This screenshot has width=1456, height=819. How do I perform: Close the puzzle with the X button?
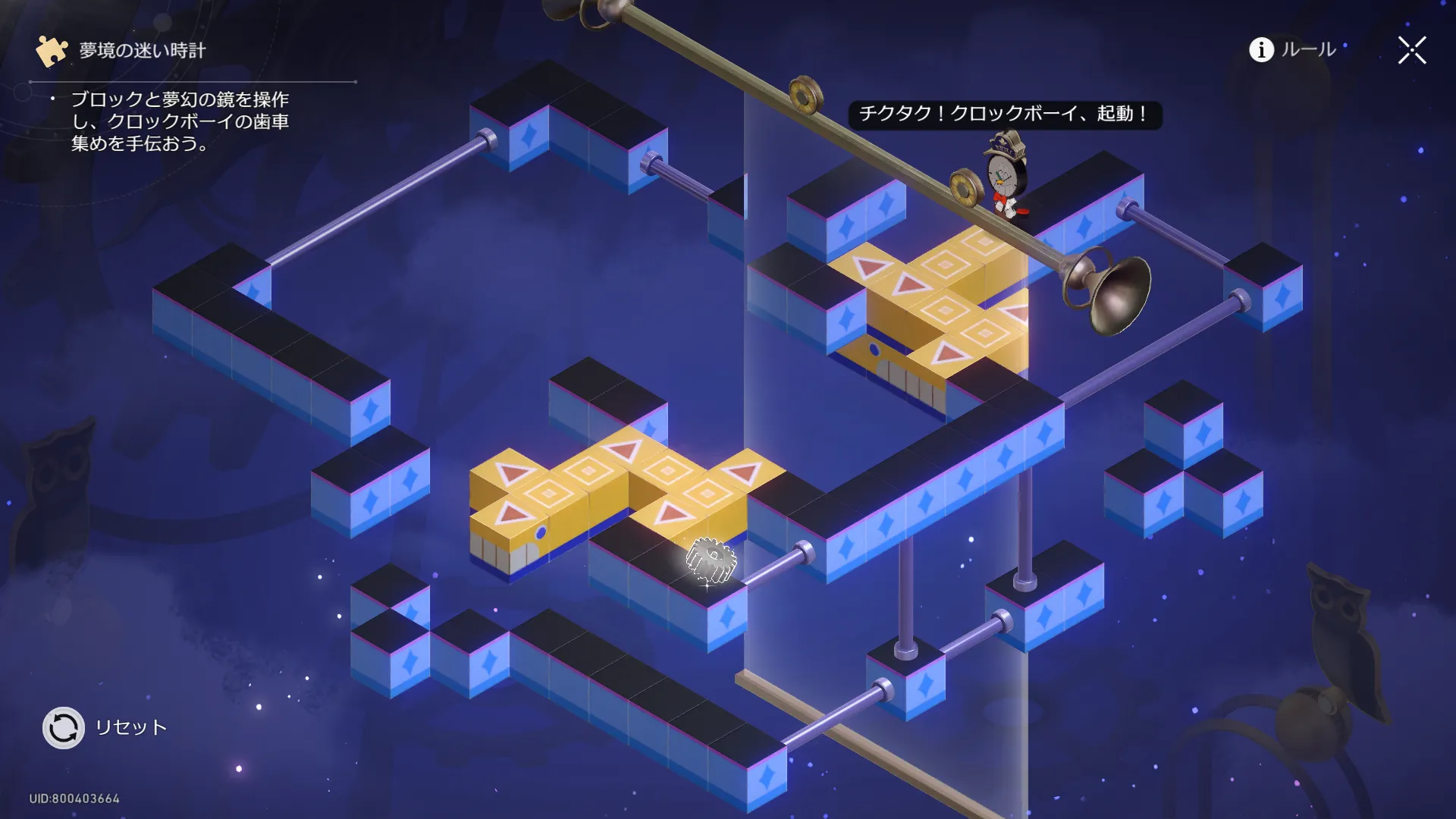point(1411,51)
